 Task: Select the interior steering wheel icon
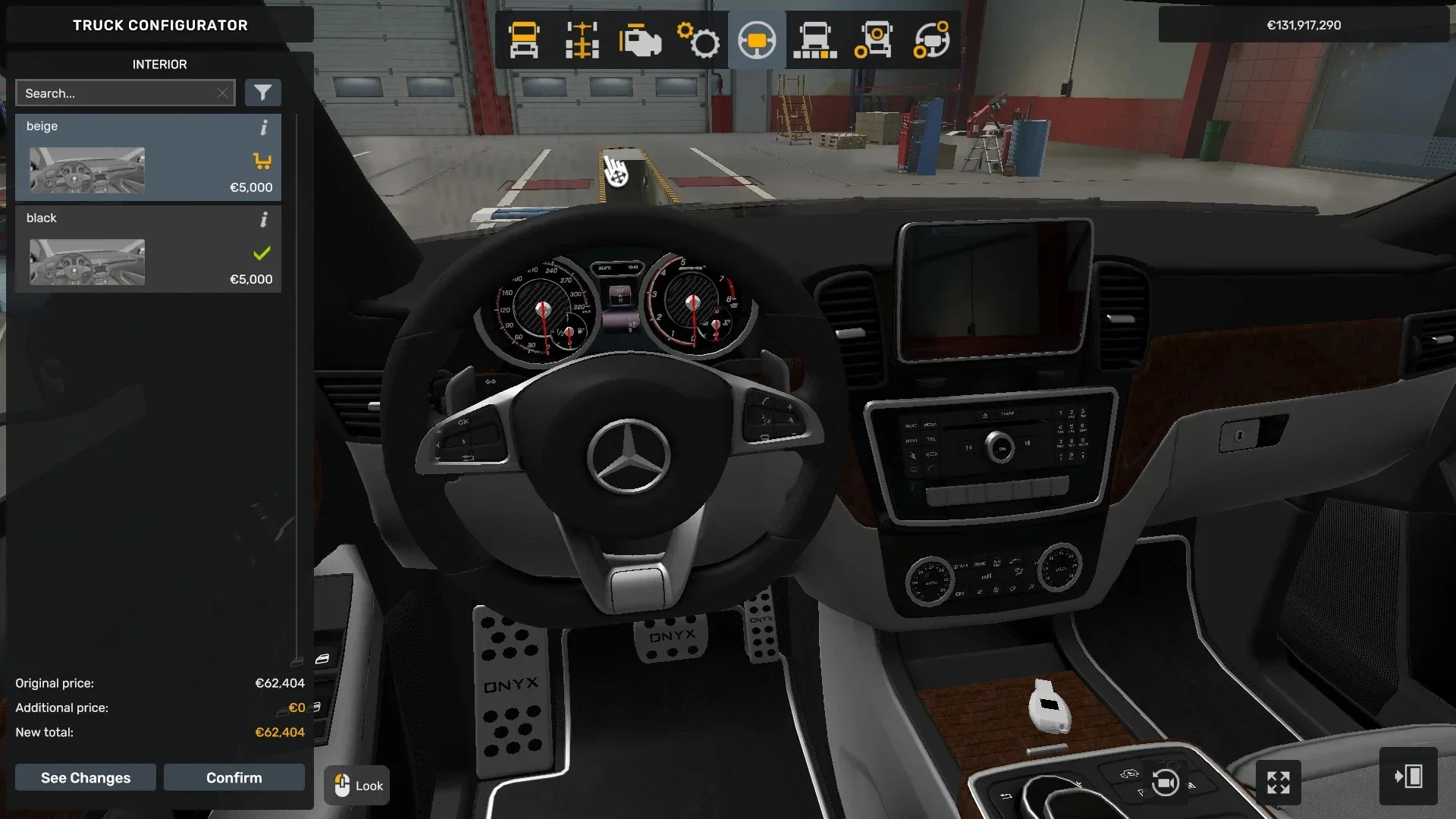[756, 39]
